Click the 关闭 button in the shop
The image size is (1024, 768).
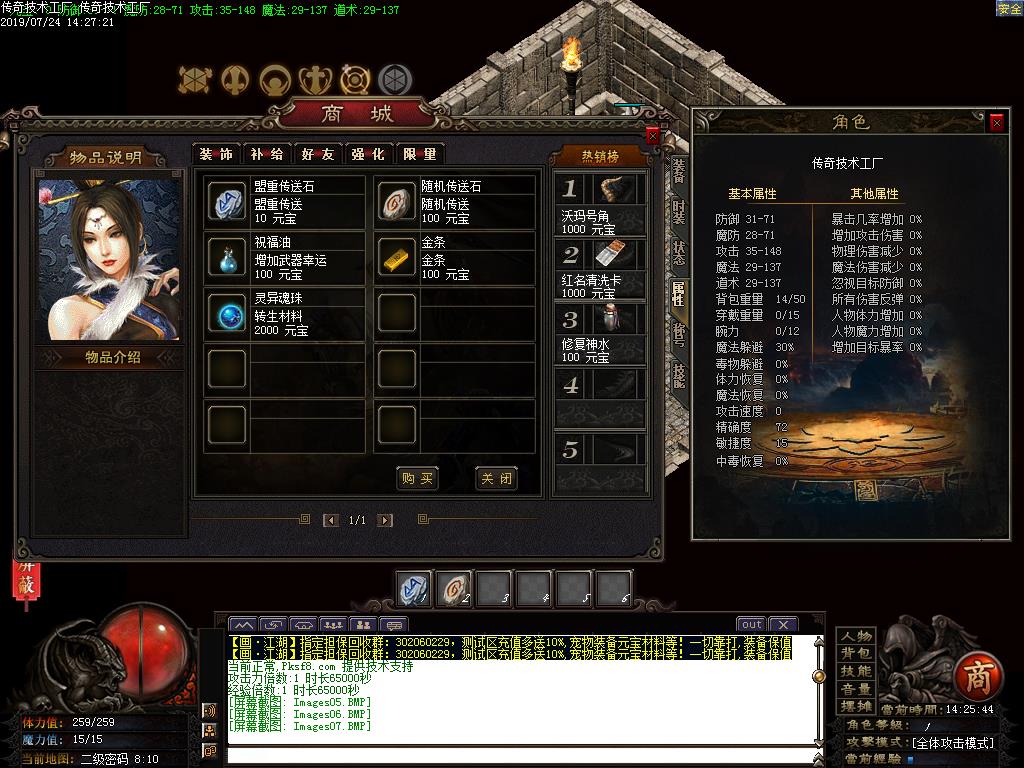point(496,478)
